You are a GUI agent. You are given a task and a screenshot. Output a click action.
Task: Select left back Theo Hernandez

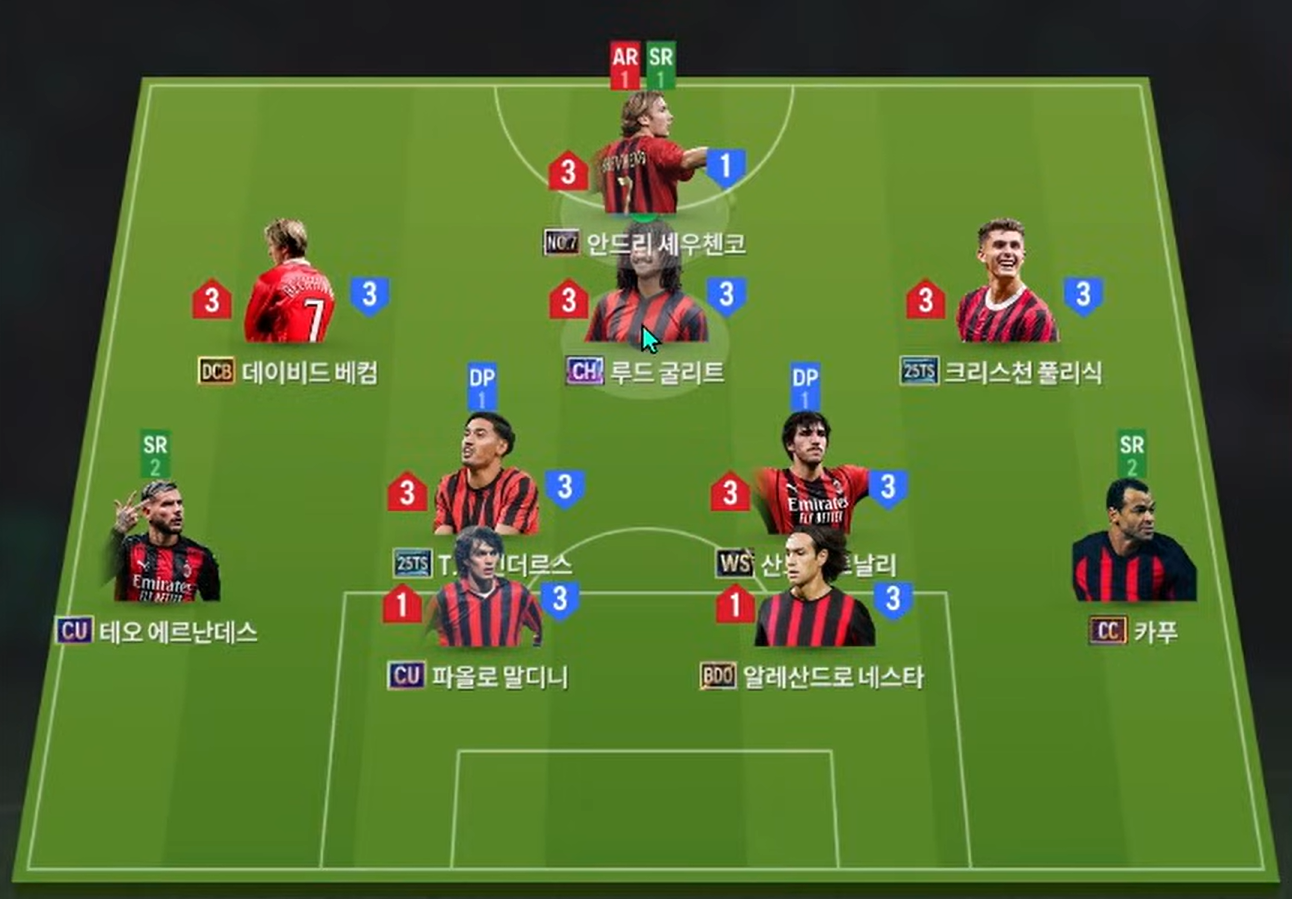[x=165, y=550]
